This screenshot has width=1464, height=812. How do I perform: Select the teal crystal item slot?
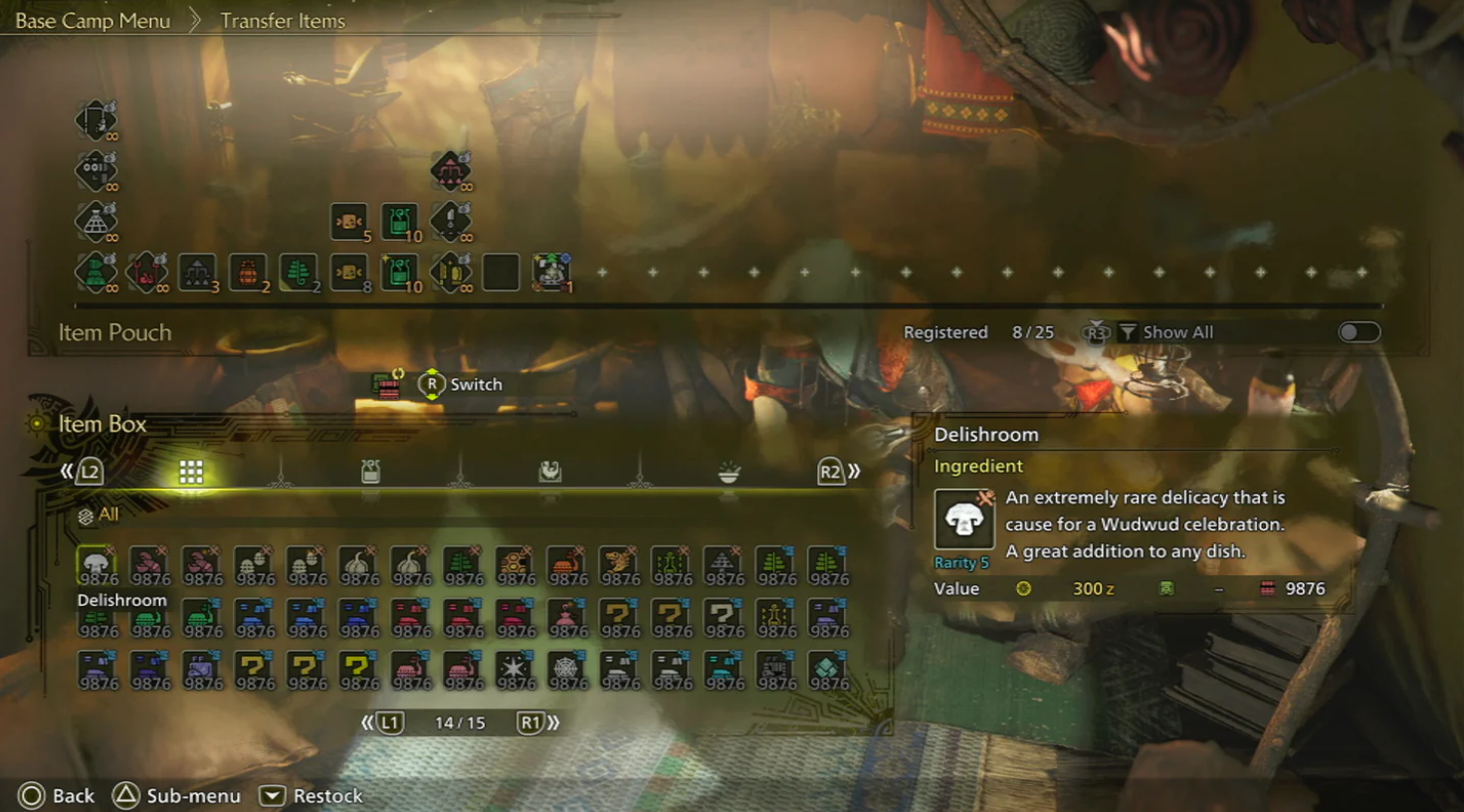pyautogui.click(x=827, y=670)
